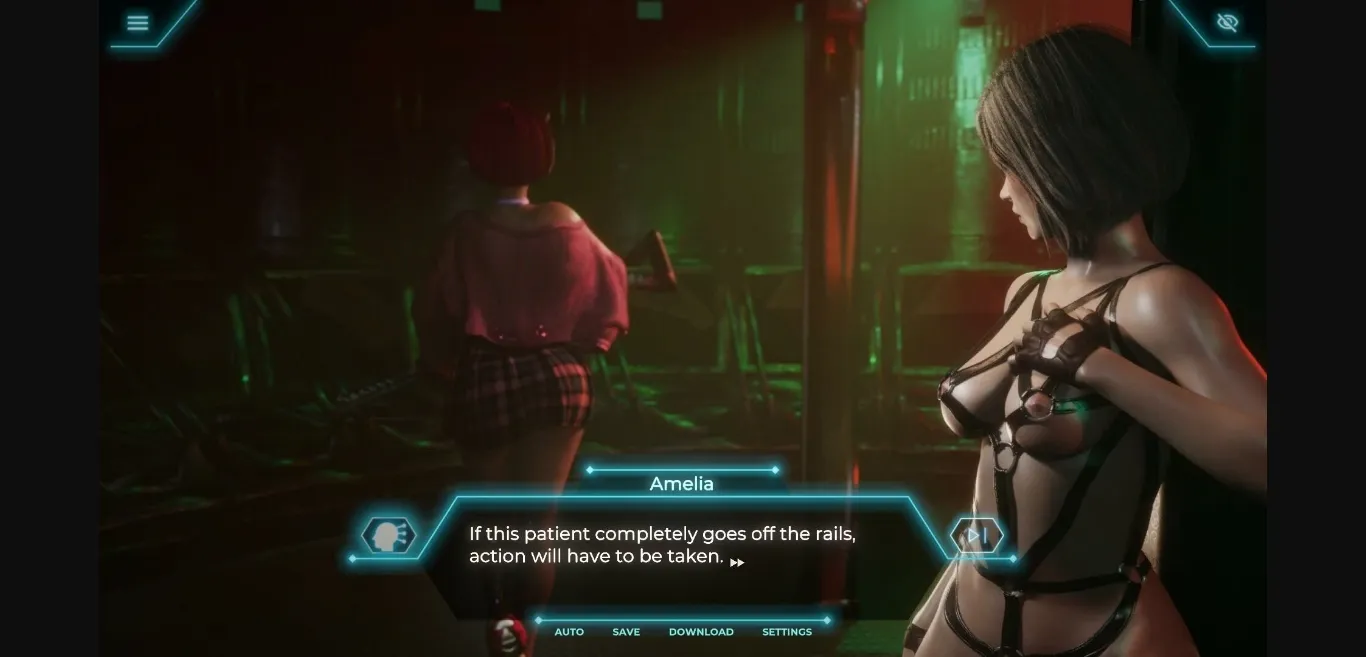The image size is (1366, 657).
Task: Click the Save button
Action: click(x=626, y=632)
